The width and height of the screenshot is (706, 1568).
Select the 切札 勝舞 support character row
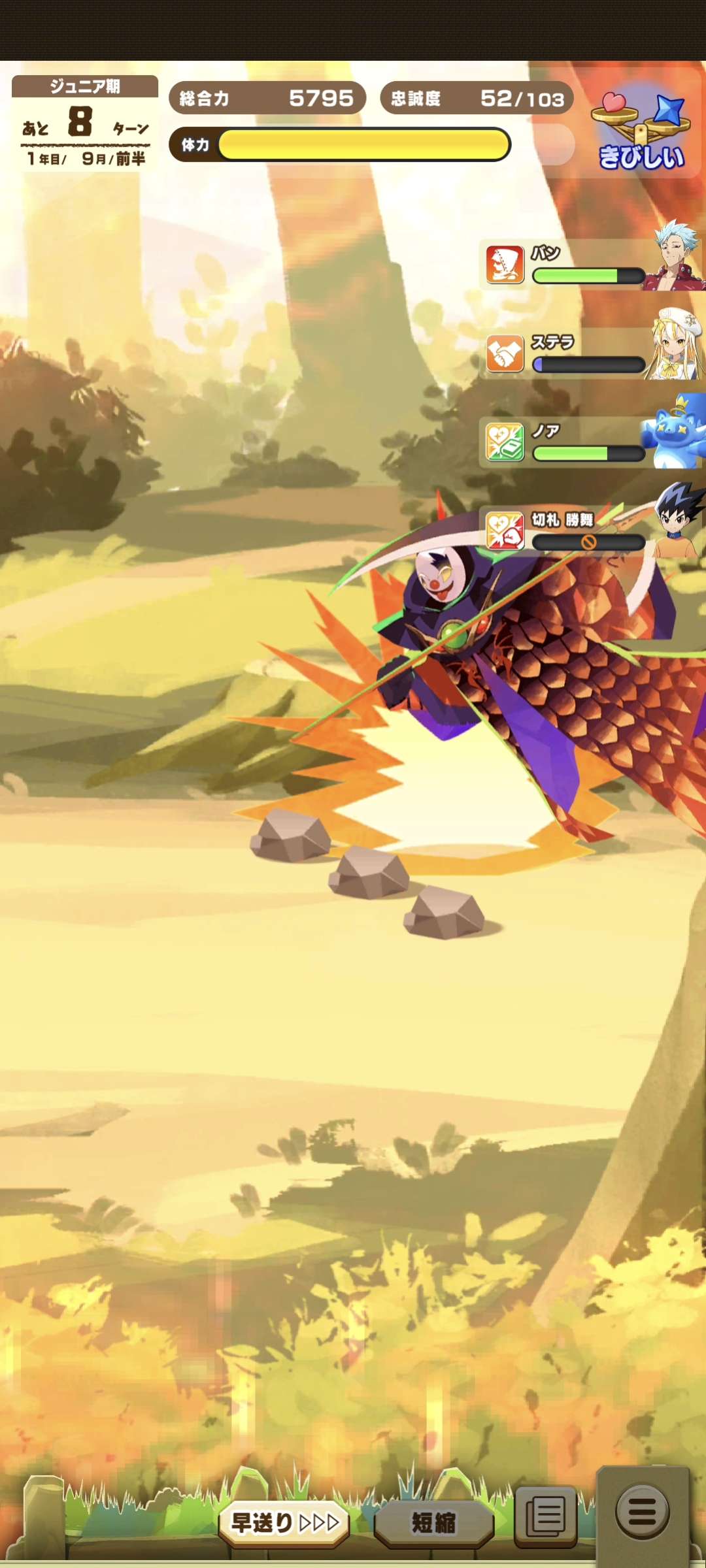pos(588,531)
